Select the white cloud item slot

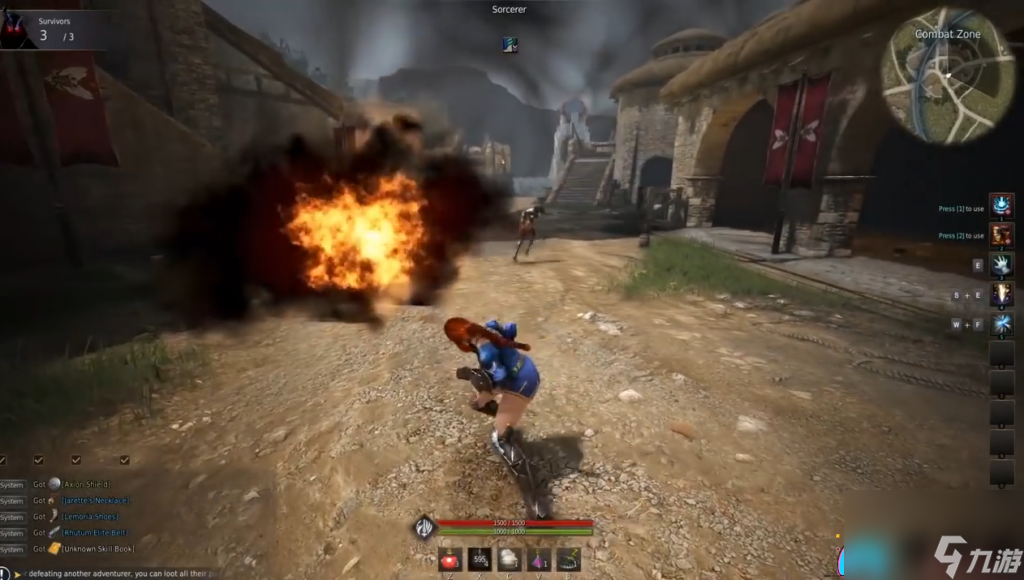click(509, 560)
